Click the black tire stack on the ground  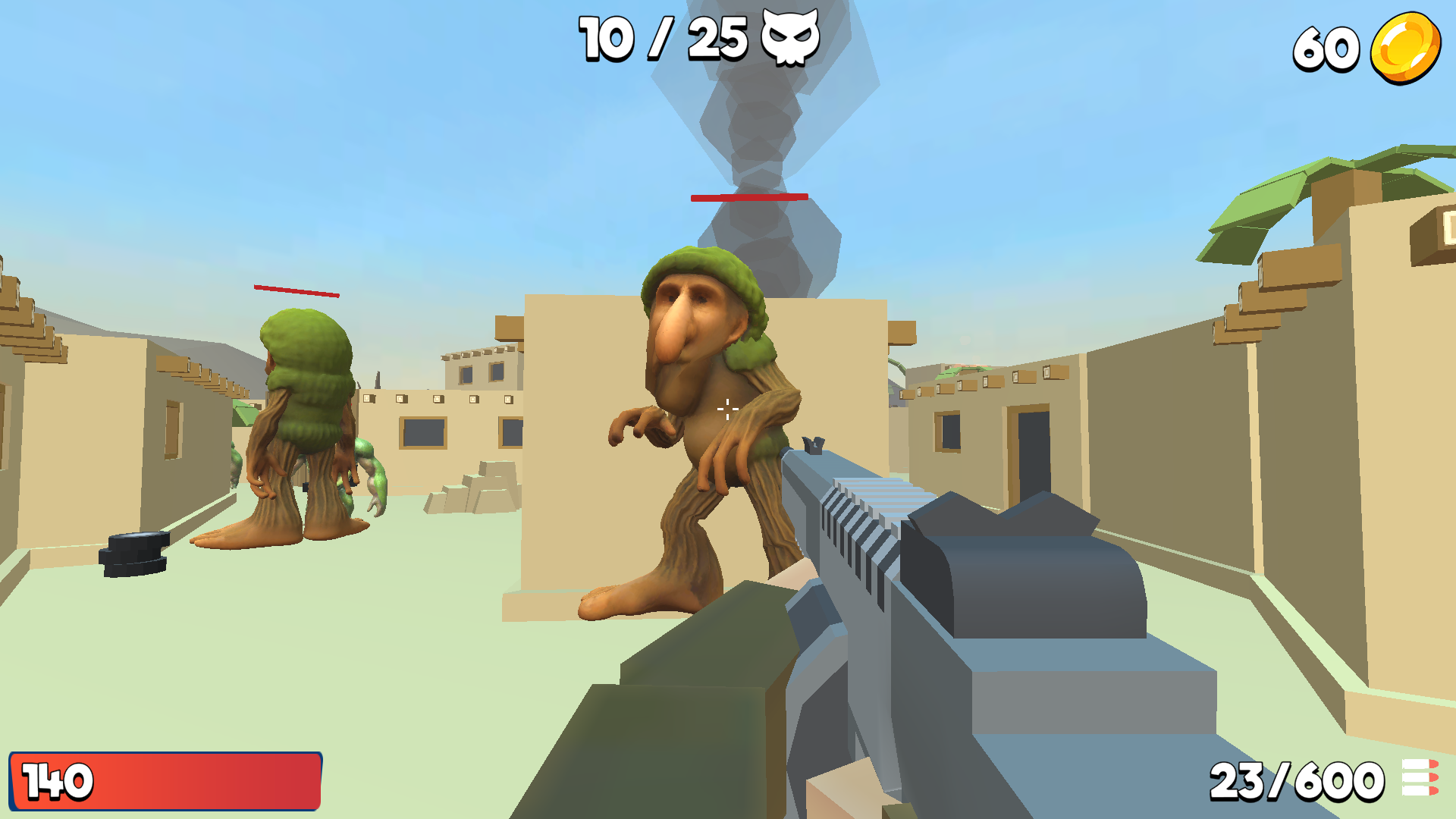(133, 554)
